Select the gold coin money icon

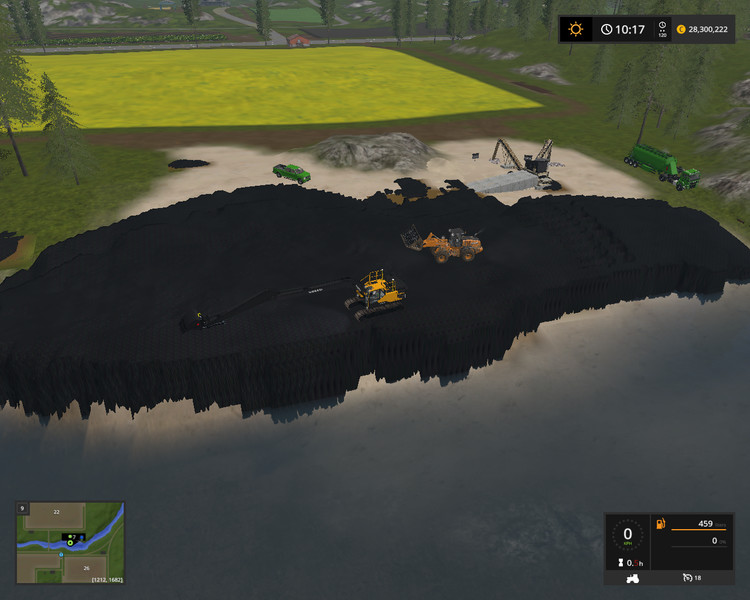pyautogui.click(x=683, y=30)
